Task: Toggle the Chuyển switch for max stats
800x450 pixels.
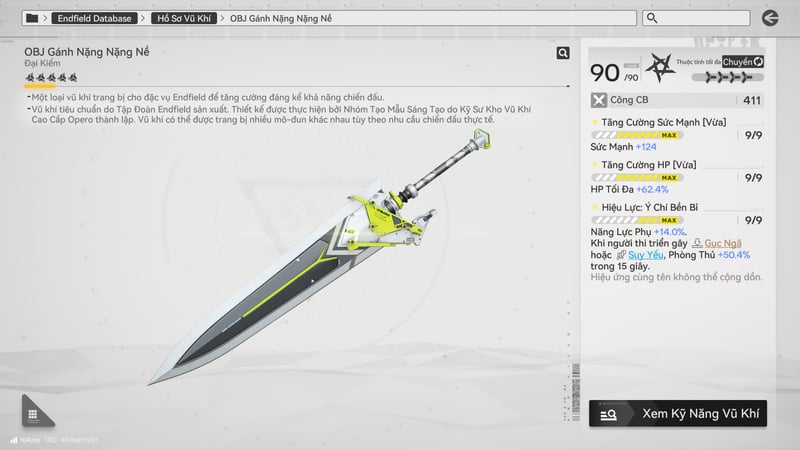Action: point(743,62)
